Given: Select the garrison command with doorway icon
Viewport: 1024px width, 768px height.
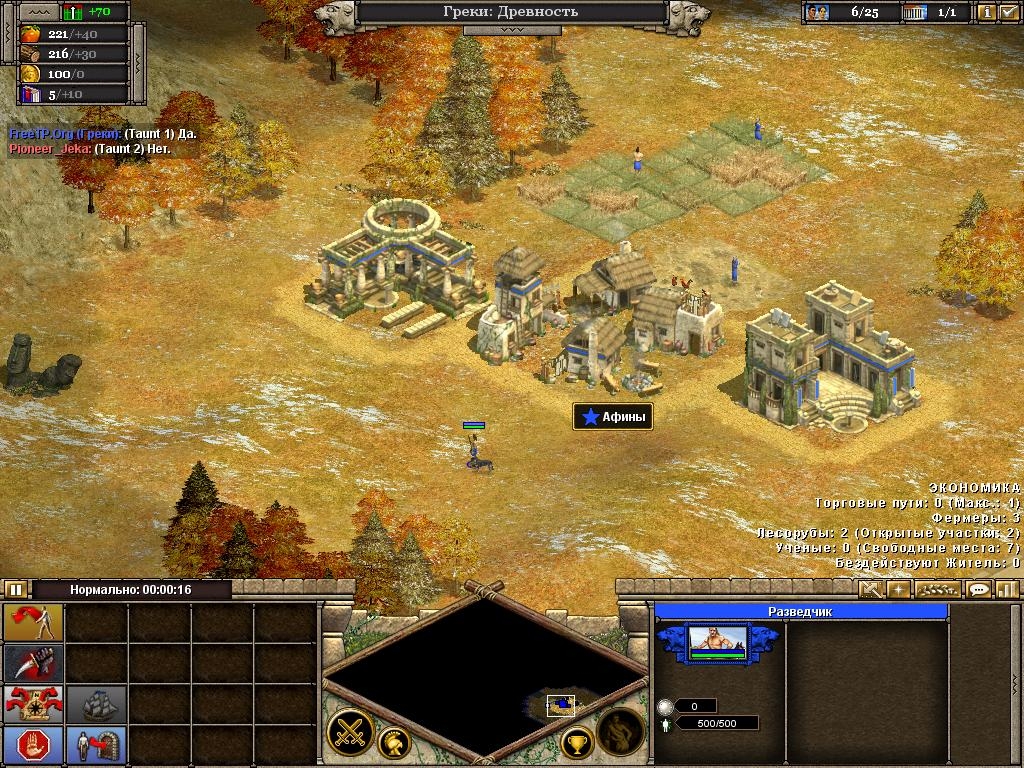Looking at the screenshot, I should [x=97, y=745].
